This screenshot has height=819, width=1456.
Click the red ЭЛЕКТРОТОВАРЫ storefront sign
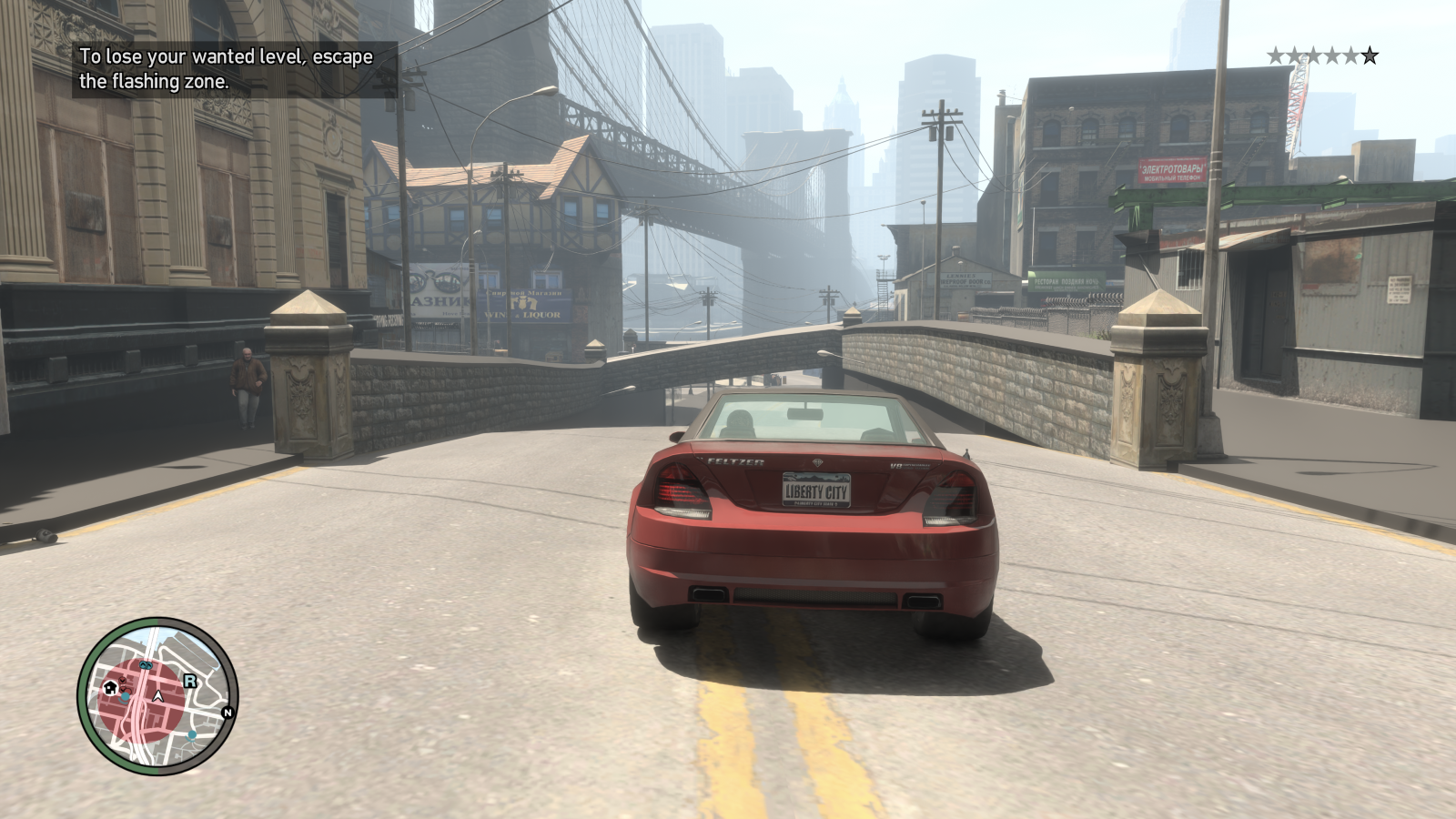pyautogui.click(x=1172, y=170)
